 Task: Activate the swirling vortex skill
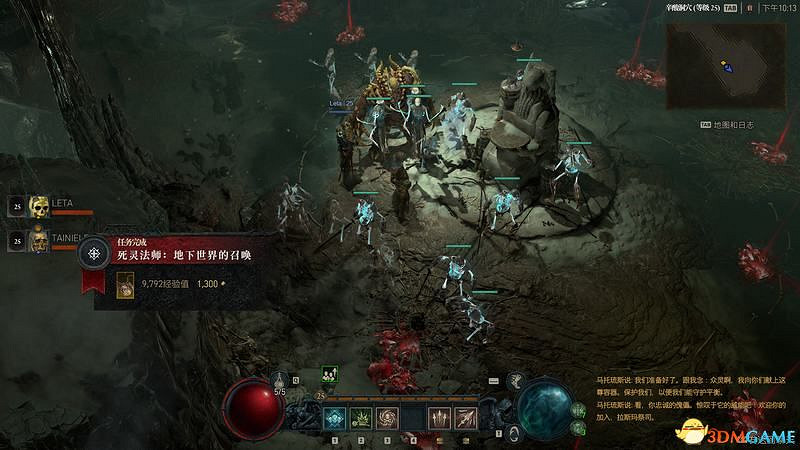(387, 418)
